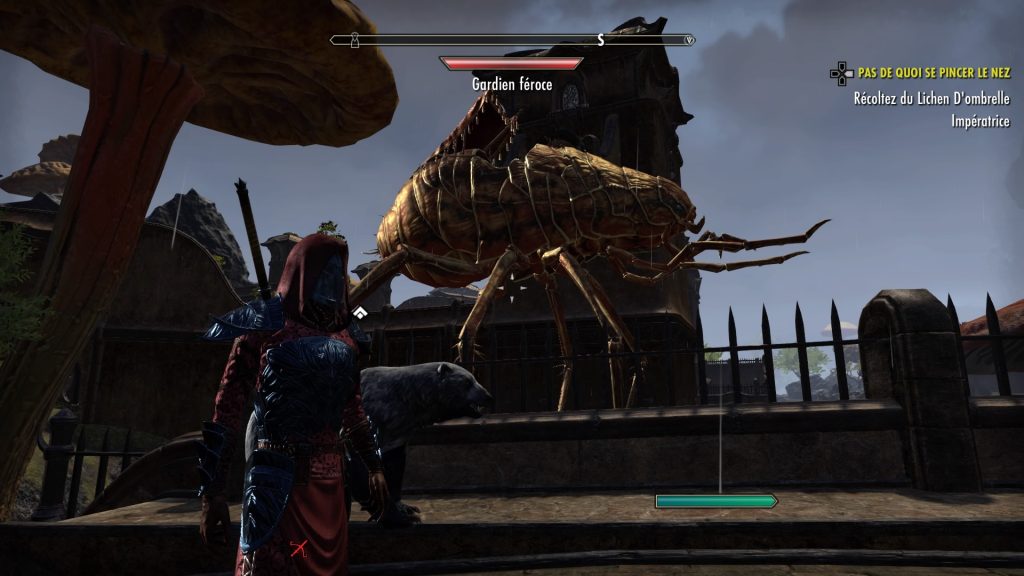Select the white chevron quest waypoint marker

pyautogui.click(x=358, y=314)
